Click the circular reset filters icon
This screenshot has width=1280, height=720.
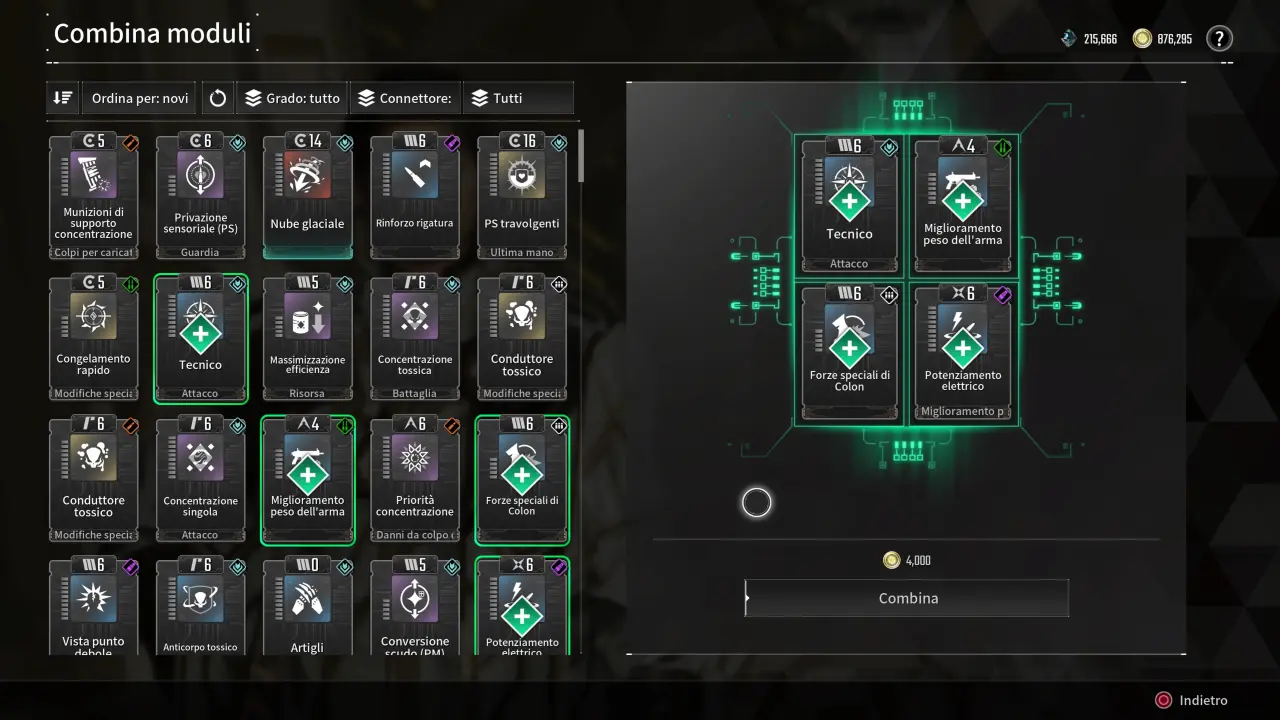pos(218,98)
